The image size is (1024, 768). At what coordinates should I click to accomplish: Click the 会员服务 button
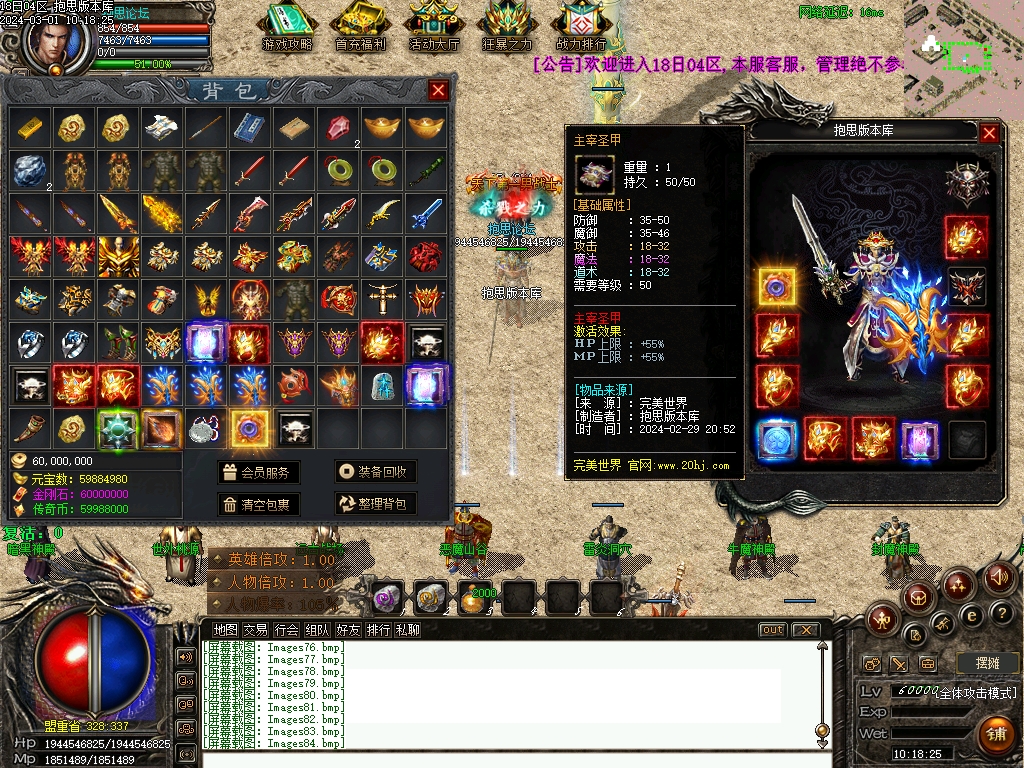point(259,472)
